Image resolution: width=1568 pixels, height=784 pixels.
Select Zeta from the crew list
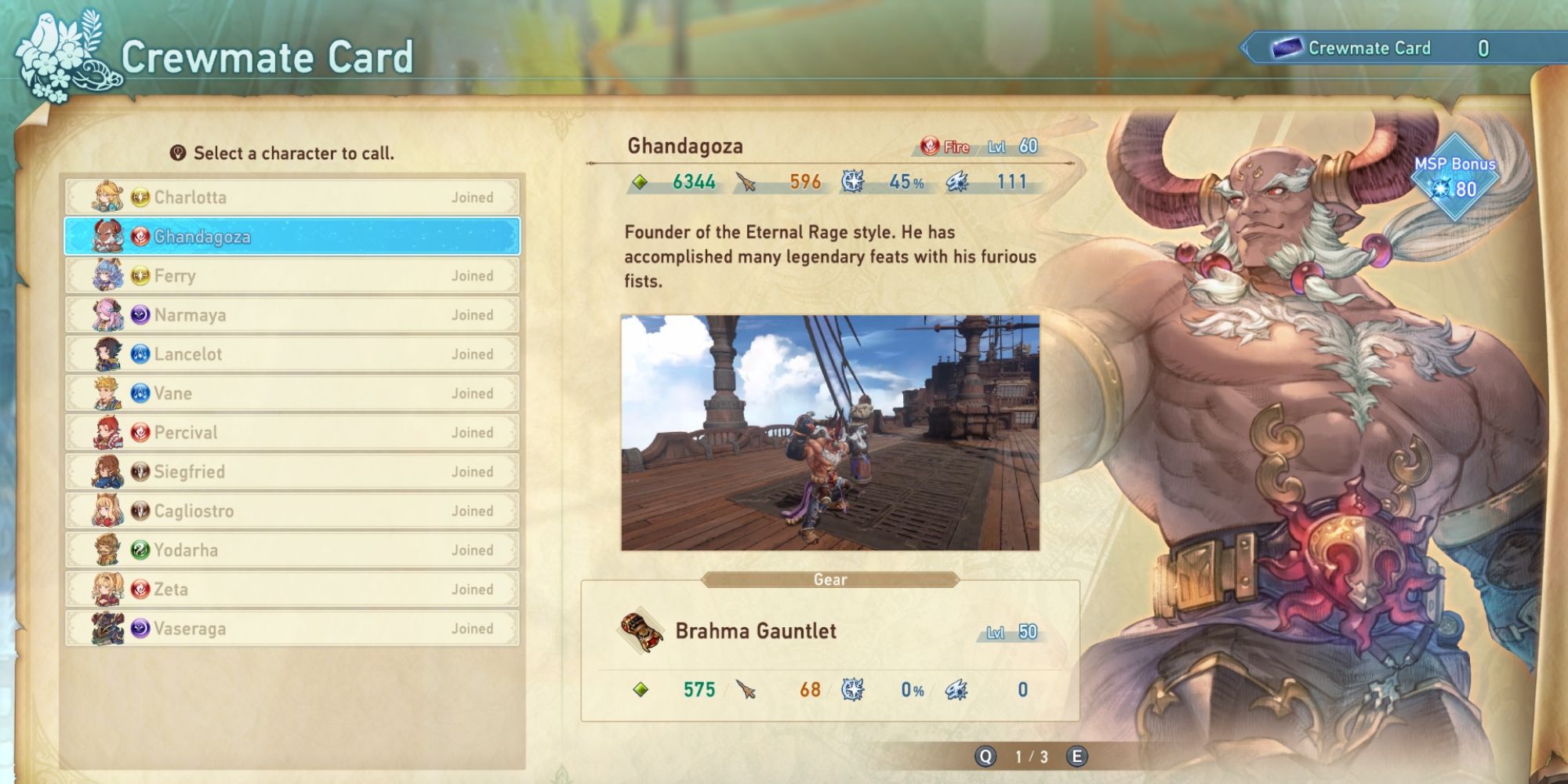click(x=298, y=589)
